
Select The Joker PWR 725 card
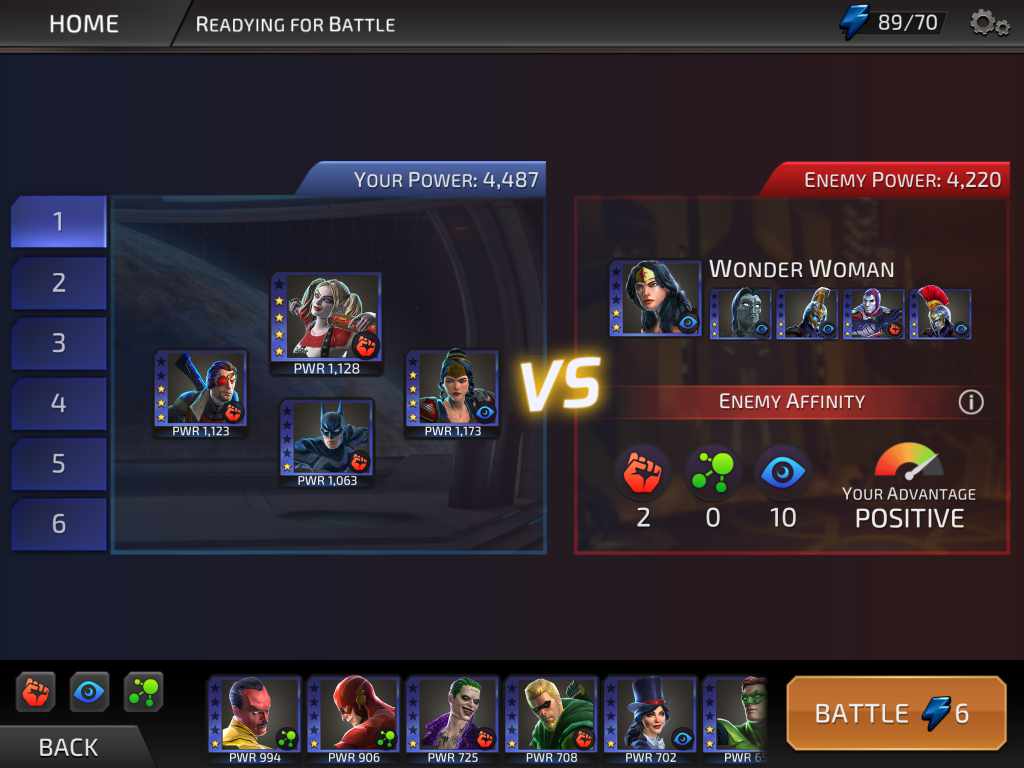pos(452,714)
